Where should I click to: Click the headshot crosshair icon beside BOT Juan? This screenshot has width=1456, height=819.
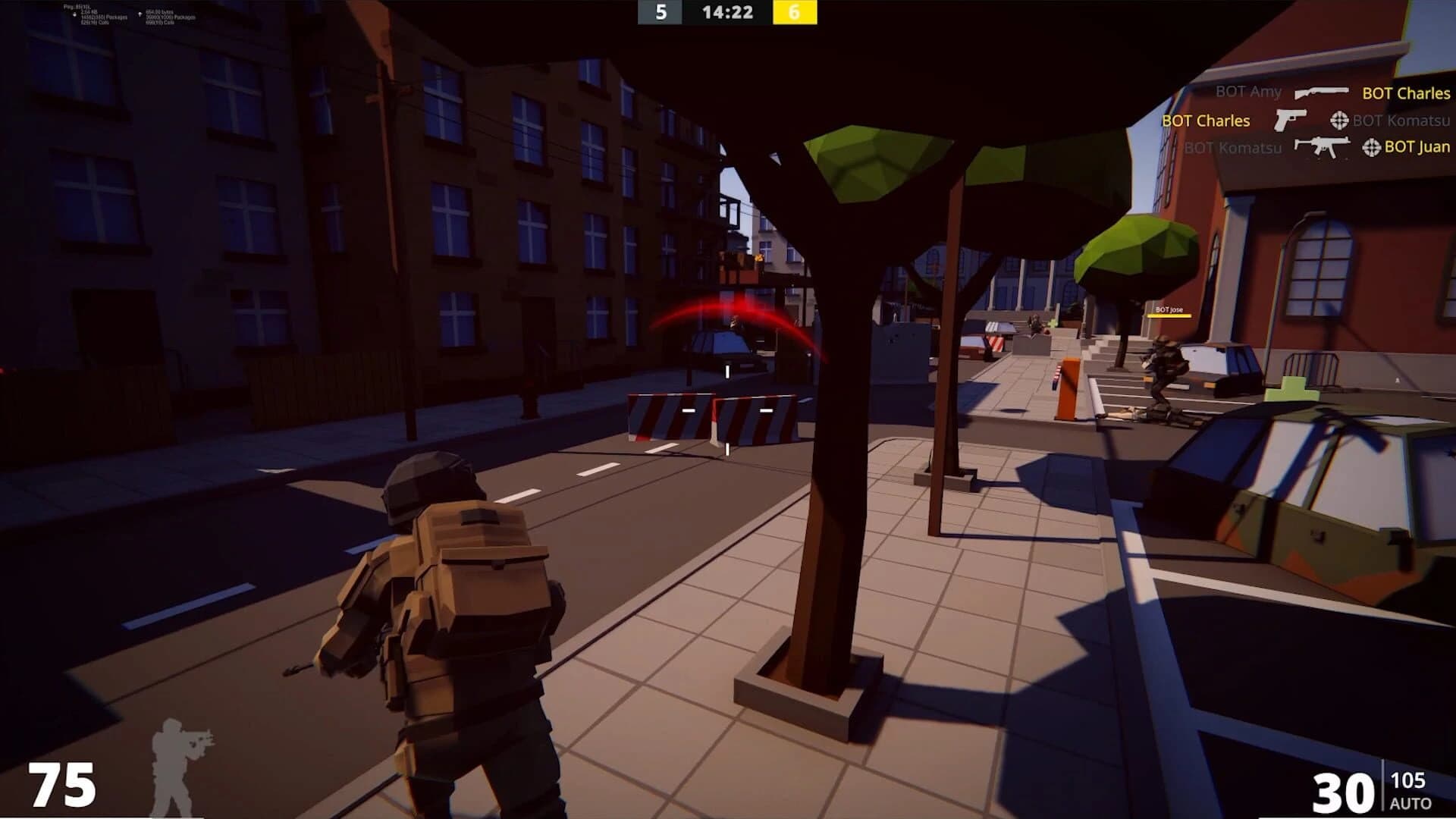click(x=1373, y=148)
